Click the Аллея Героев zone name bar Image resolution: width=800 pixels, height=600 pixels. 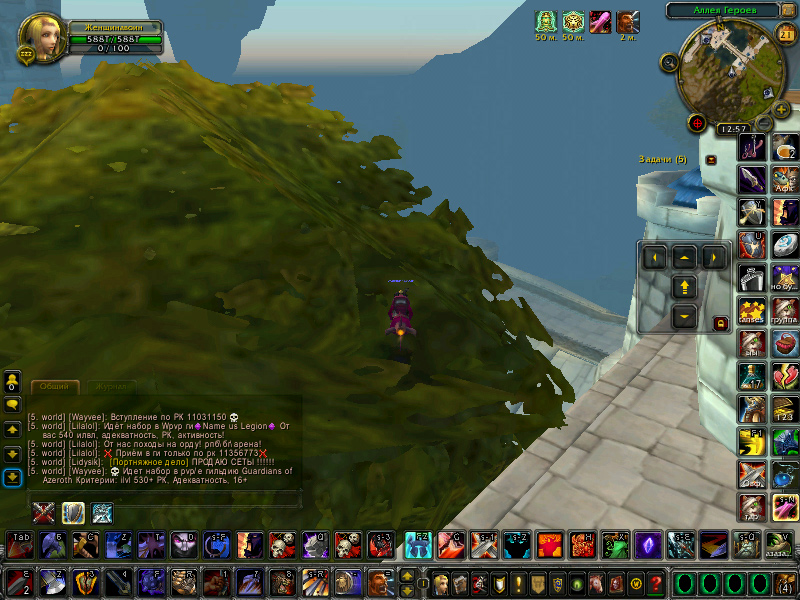tap(725, 10)
